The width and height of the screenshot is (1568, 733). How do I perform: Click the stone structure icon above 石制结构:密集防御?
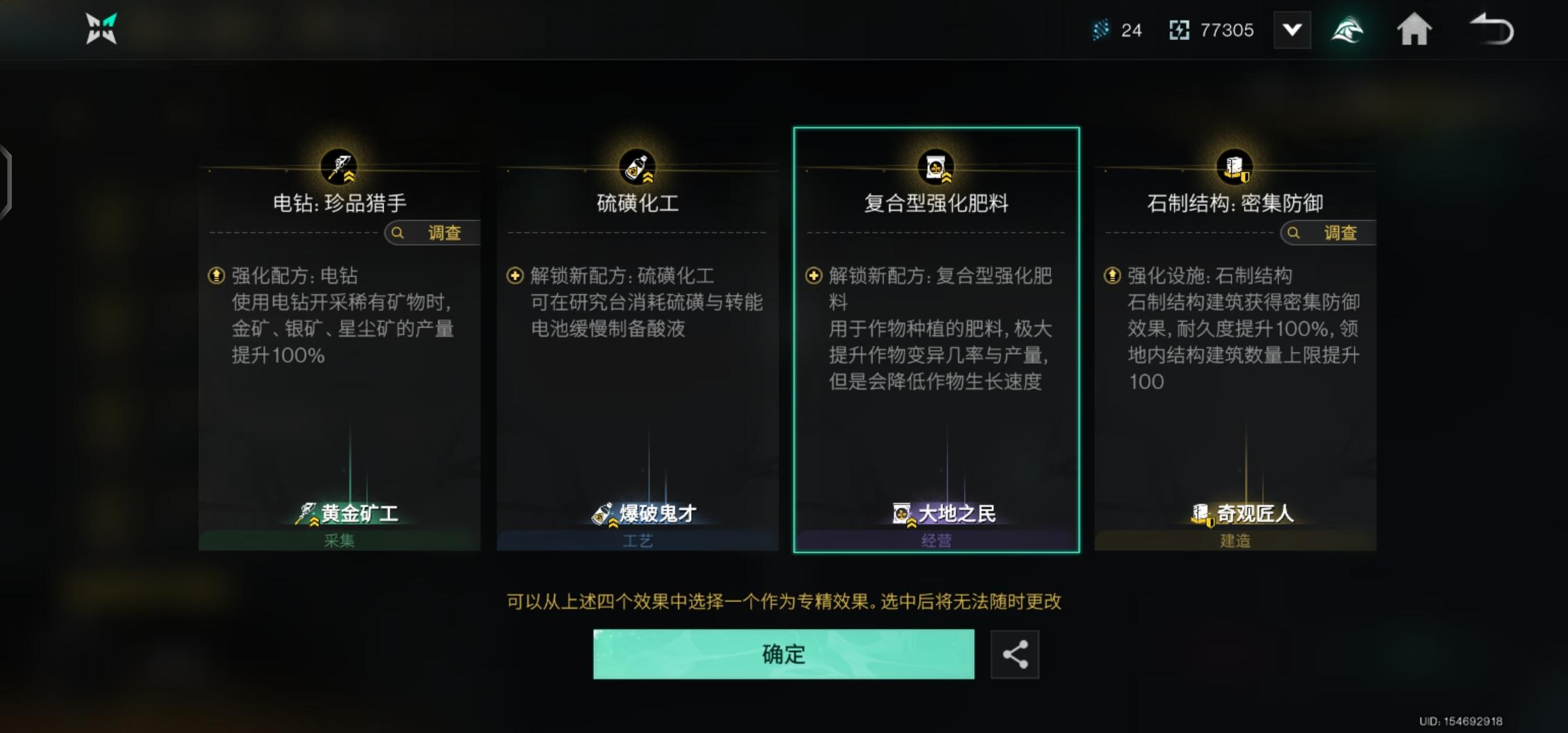[x=1234, y=165]
